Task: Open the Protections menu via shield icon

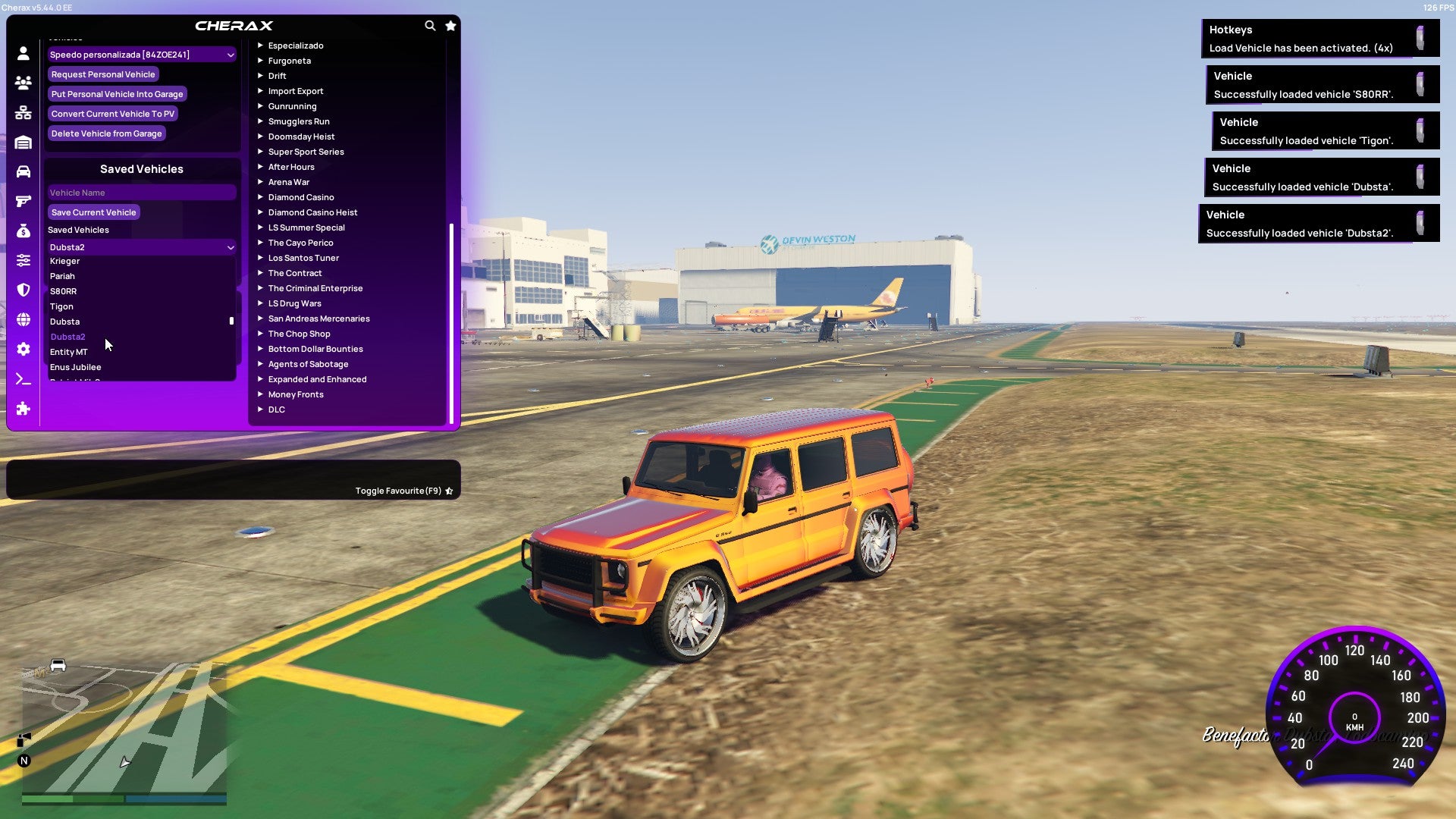Action: (x=23, y=290)
